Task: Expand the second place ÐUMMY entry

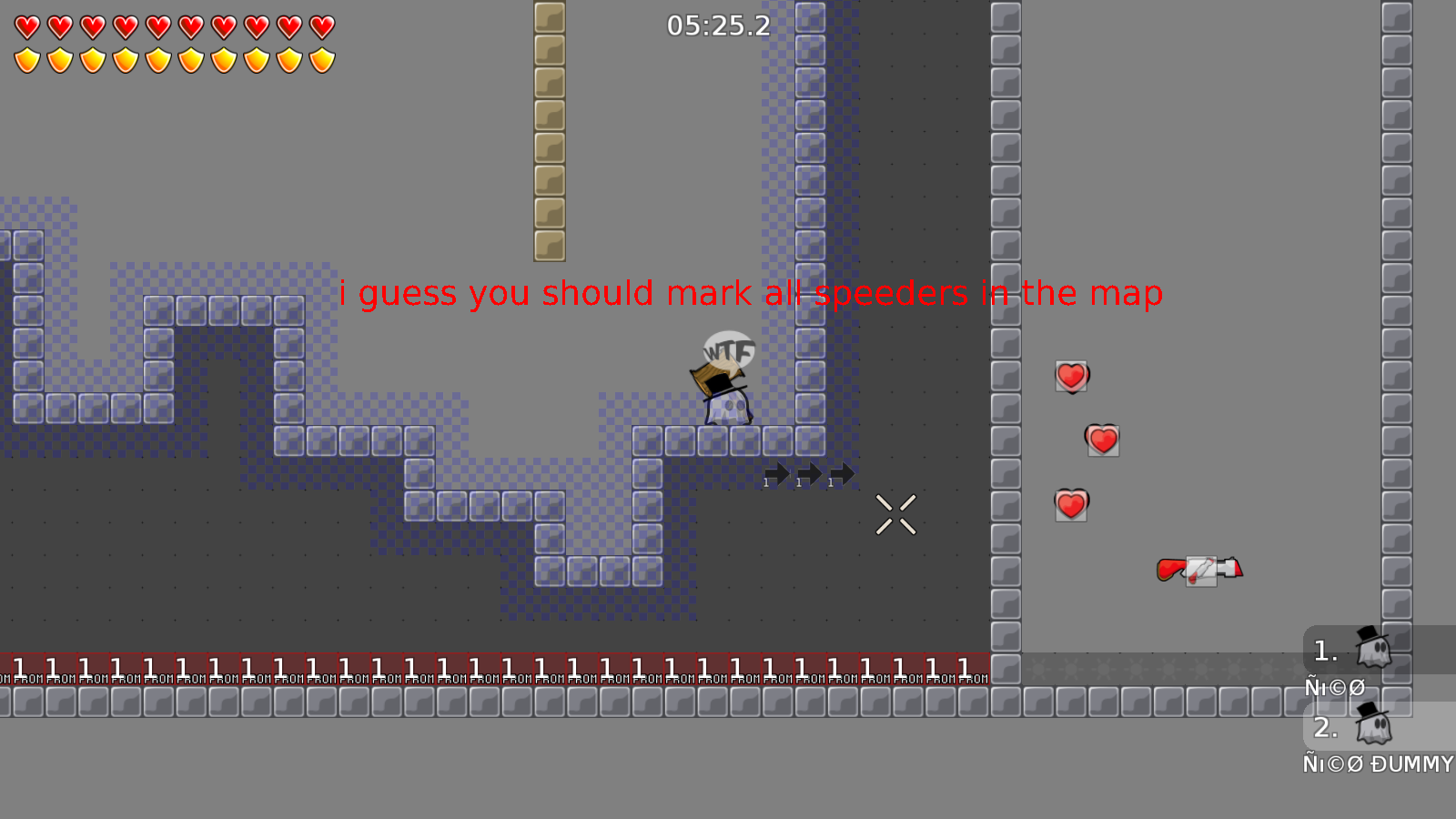Action: click(1326, 727)
